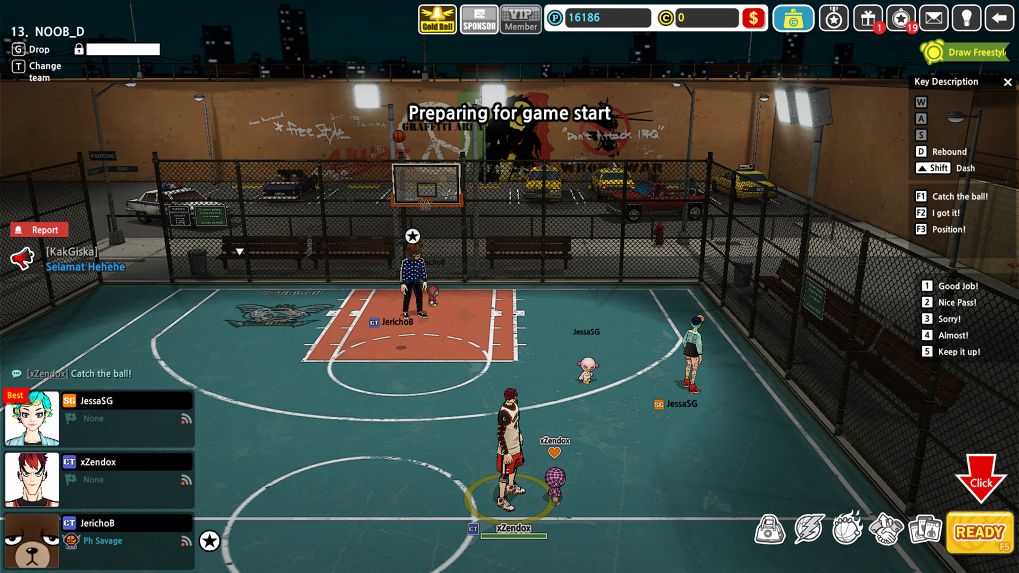Select JessaSG in the player list
The height and width of the screenshot is (573, 1019).
coord(100,418)
